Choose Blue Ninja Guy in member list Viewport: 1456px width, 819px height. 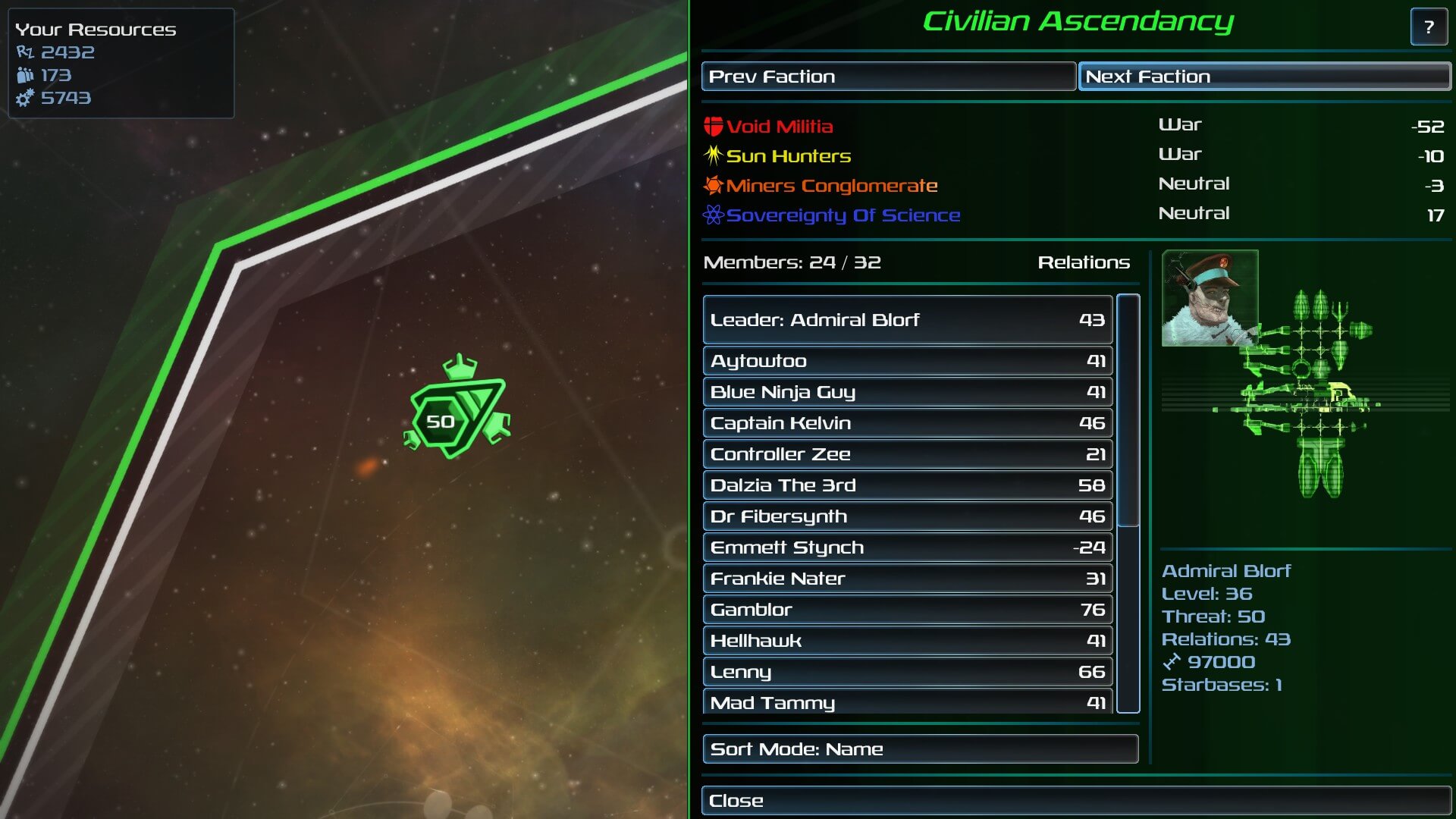coord(907,392)
